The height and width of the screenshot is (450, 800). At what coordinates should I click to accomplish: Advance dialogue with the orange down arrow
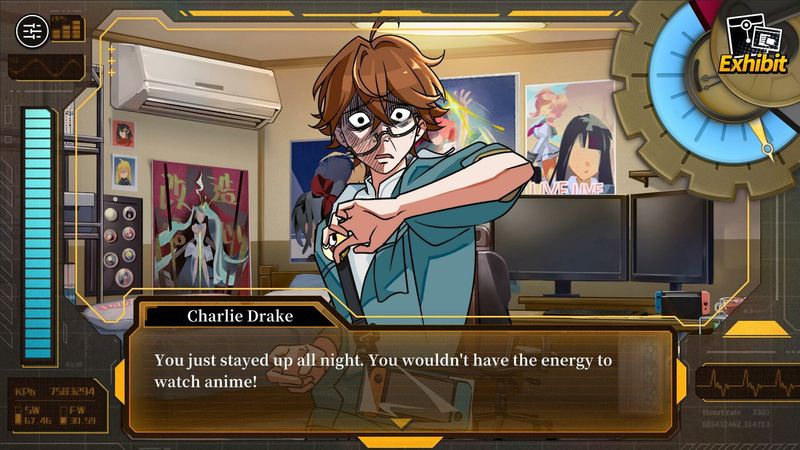coord(399,424)
